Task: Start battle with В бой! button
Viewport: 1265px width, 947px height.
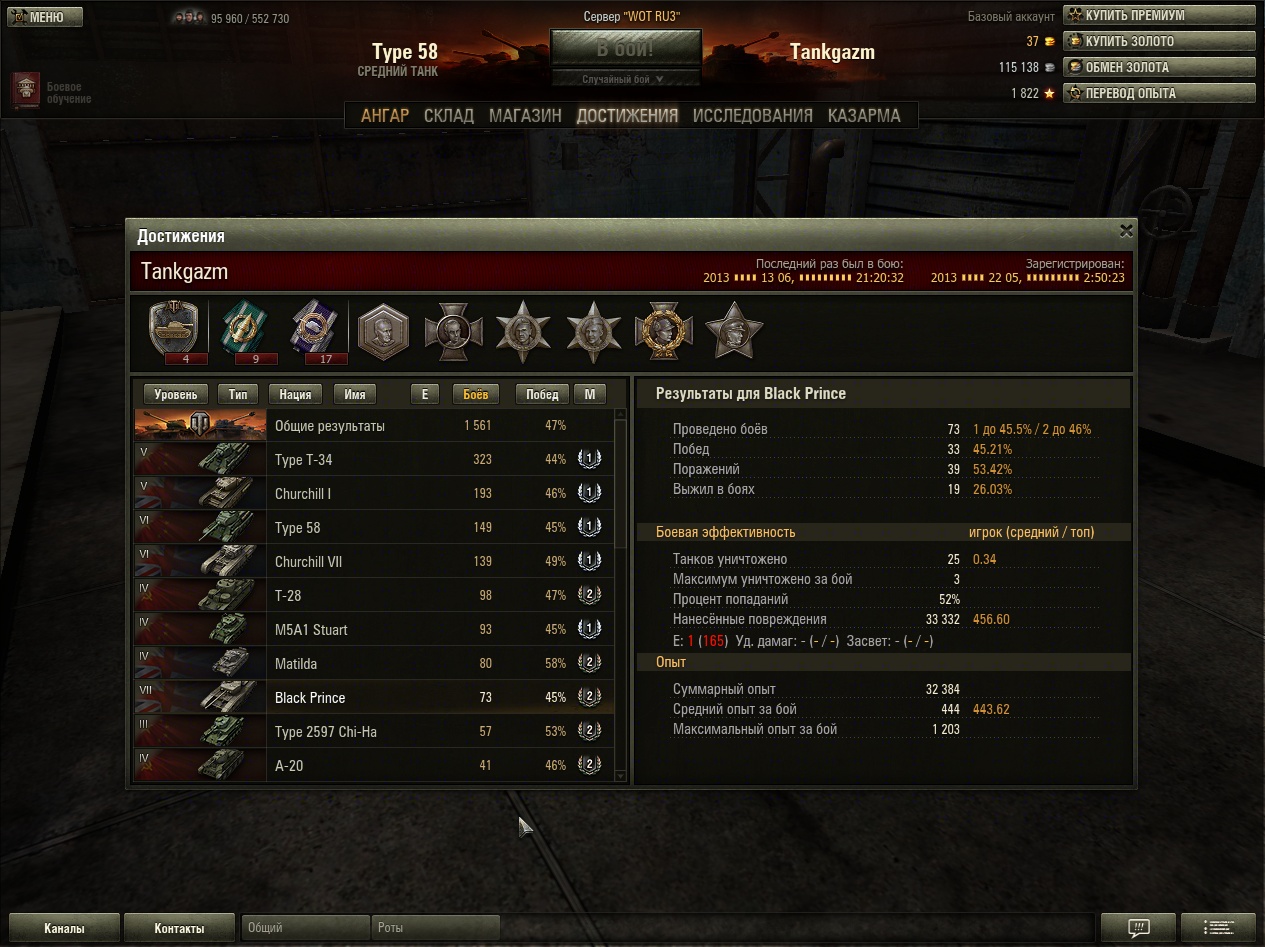Action: point(625,49)
